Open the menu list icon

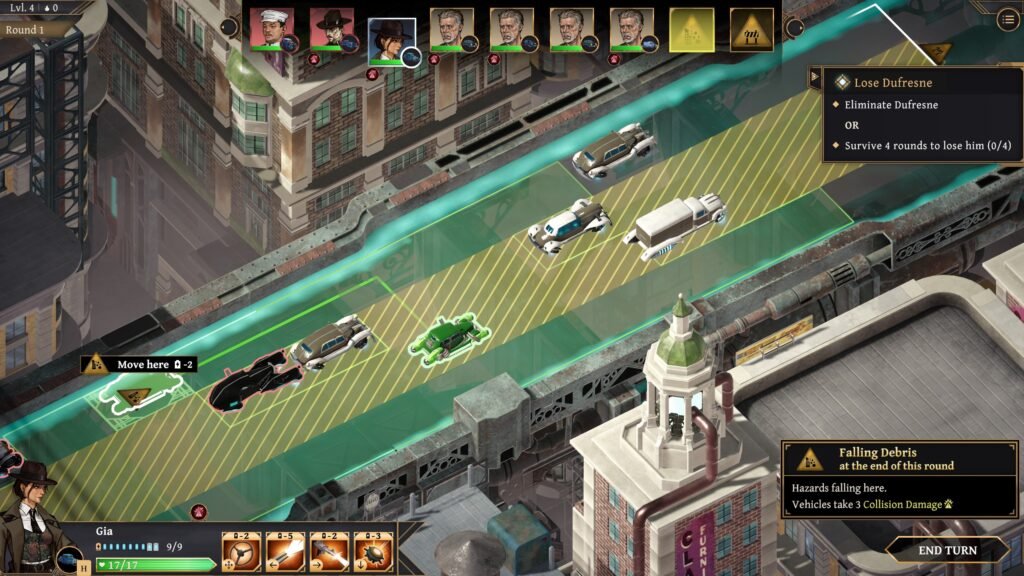pyautogui.click(x=1007, y=18)
